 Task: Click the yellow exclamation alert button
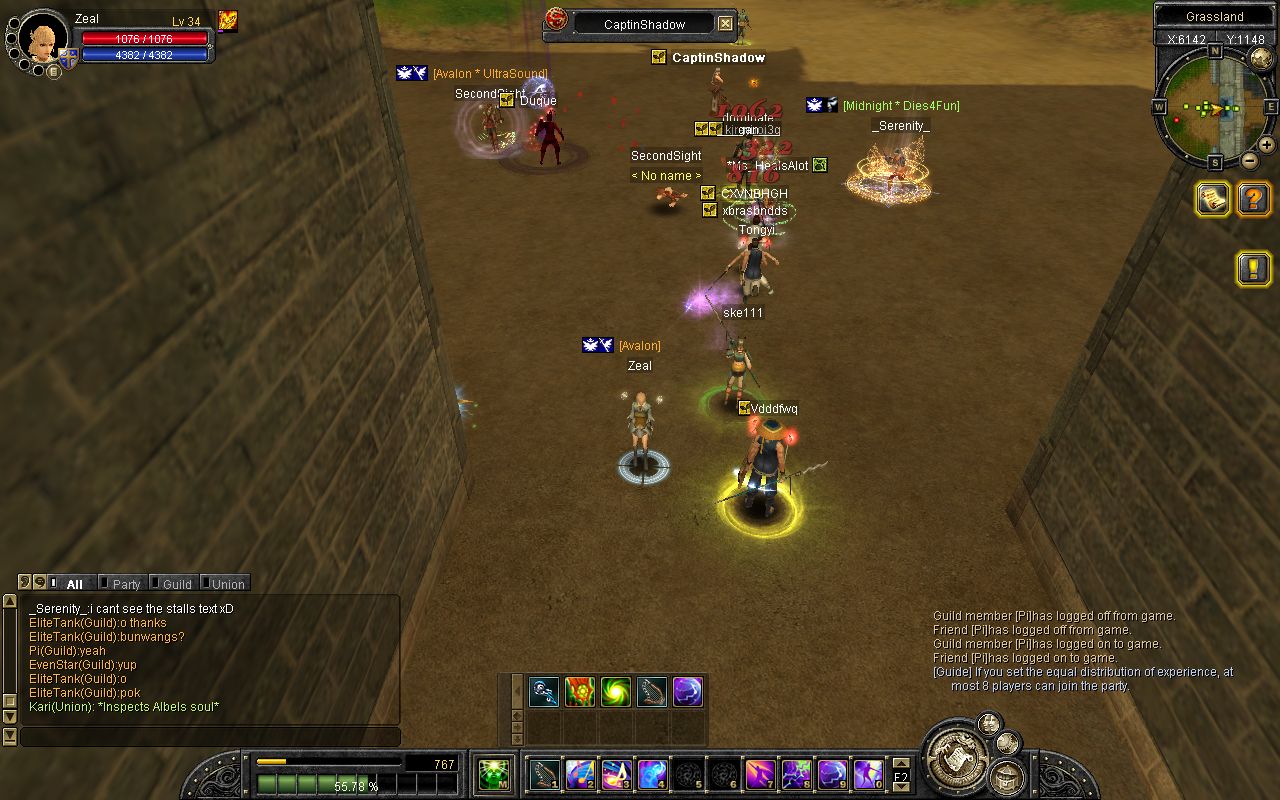coord(1254,268)
